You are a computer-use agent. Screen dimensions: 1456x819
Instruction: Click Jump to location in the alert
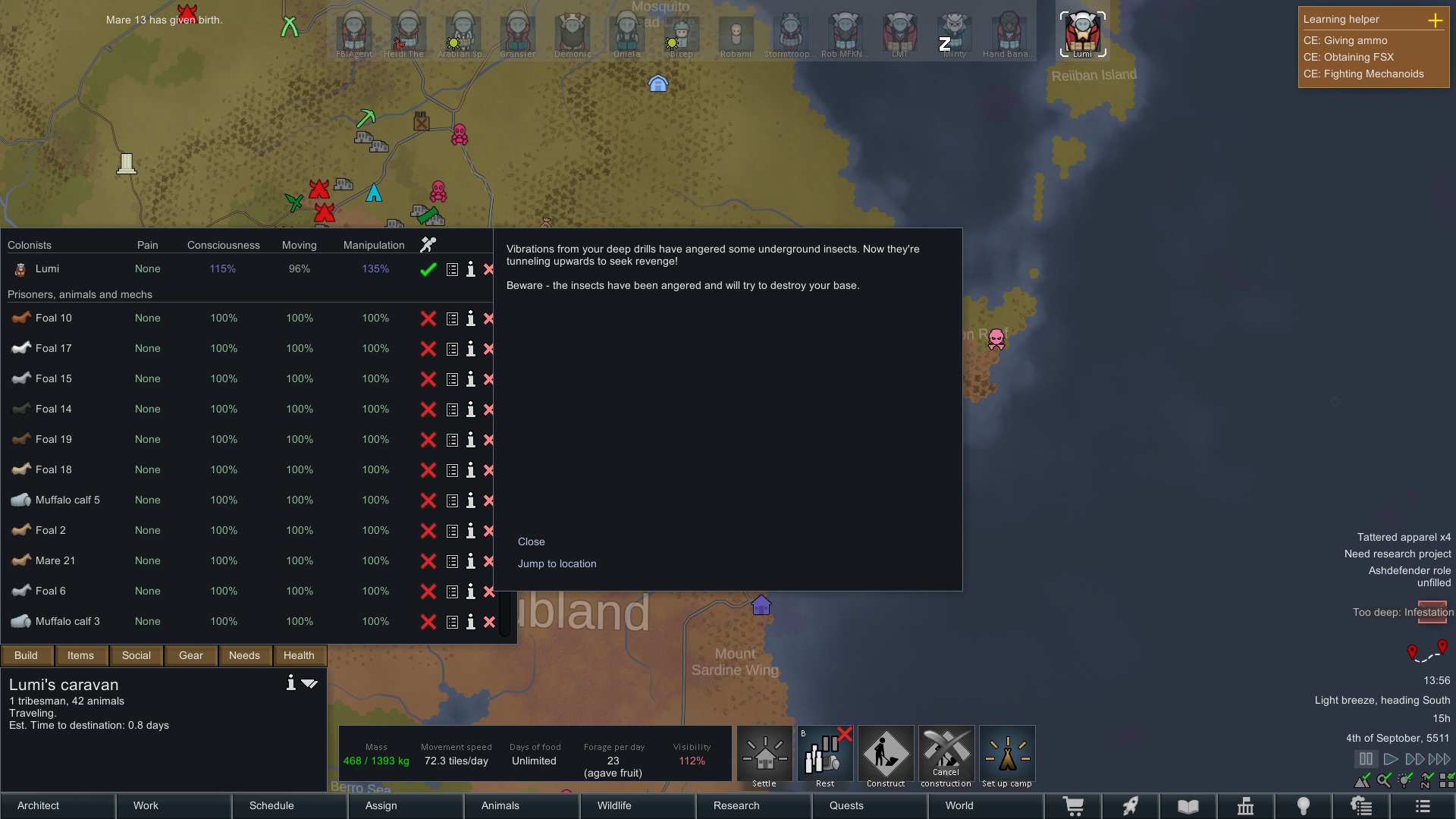point(557,563)
